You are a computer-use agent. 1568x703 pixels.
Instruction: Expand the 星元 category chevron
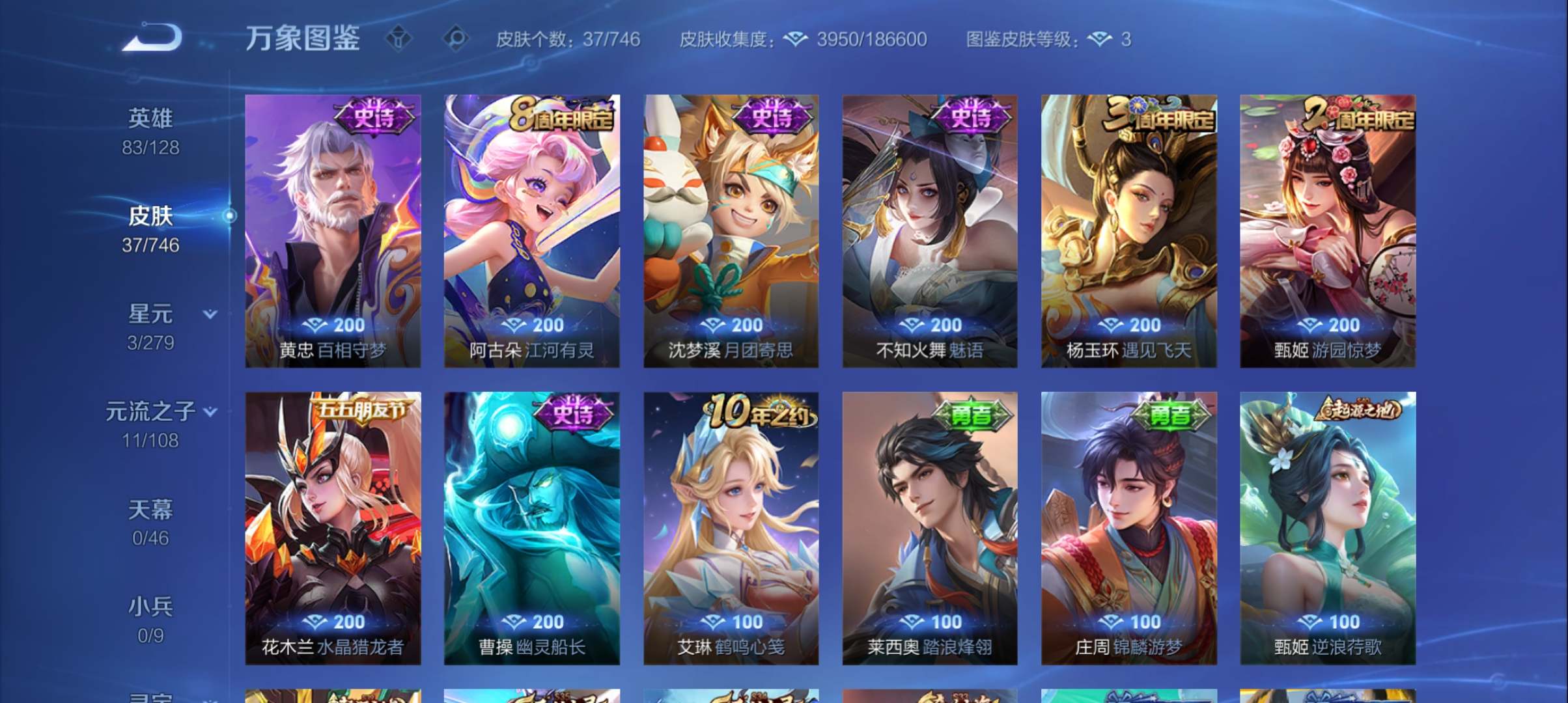point(210,314)
